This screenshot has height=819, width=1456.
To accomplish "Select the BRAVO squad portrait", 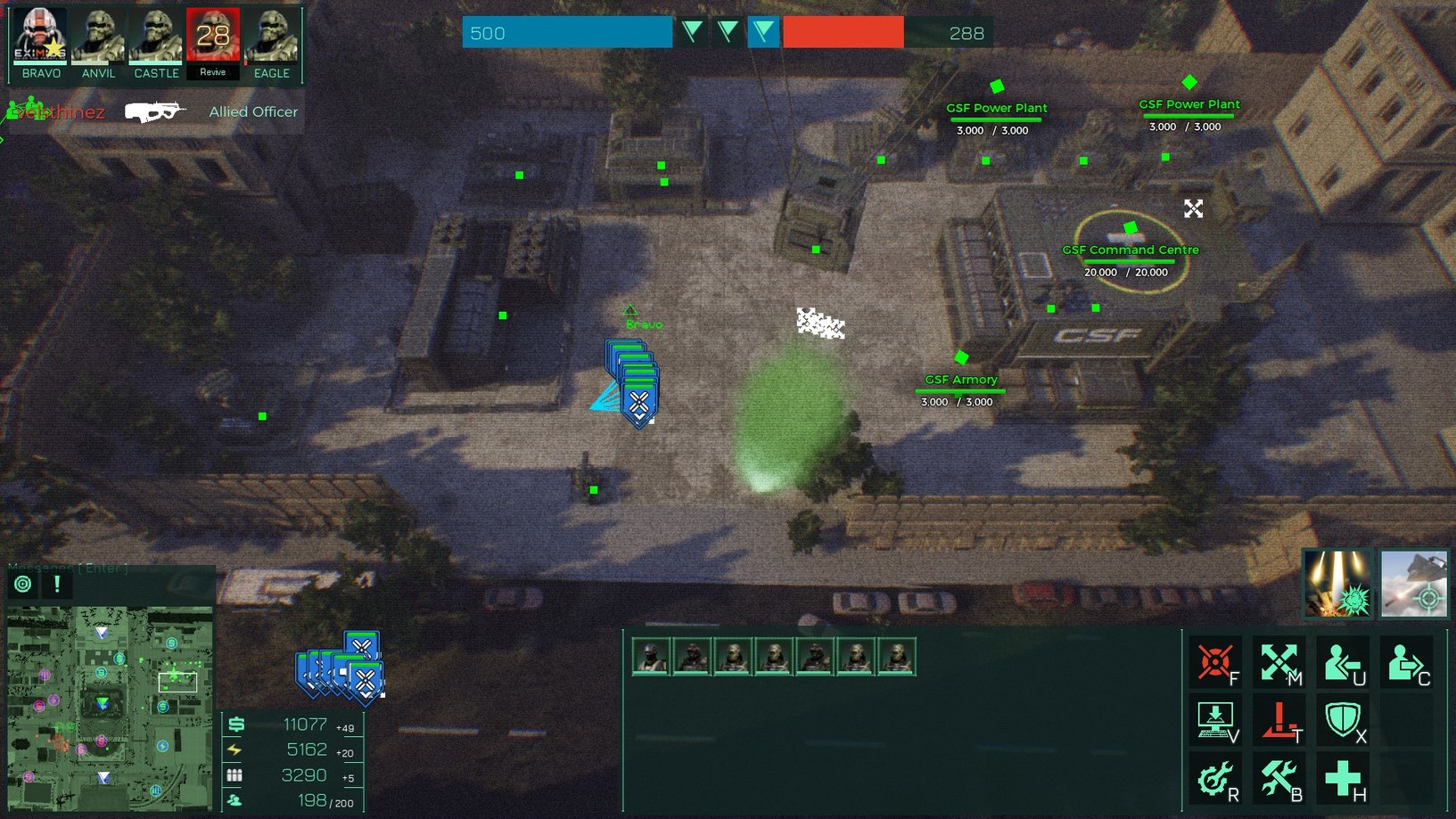I will coord(41,37).
